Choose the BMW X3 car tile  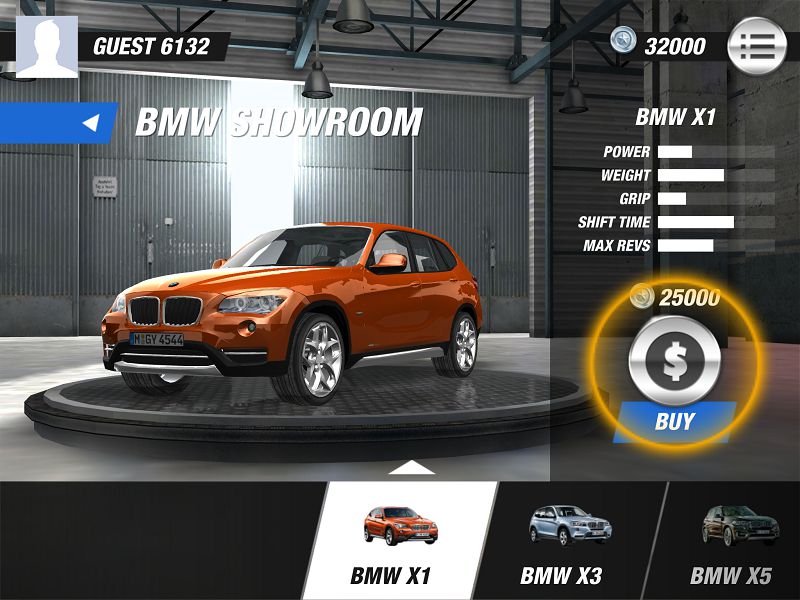pyautogui.click(x=568, y=541)
